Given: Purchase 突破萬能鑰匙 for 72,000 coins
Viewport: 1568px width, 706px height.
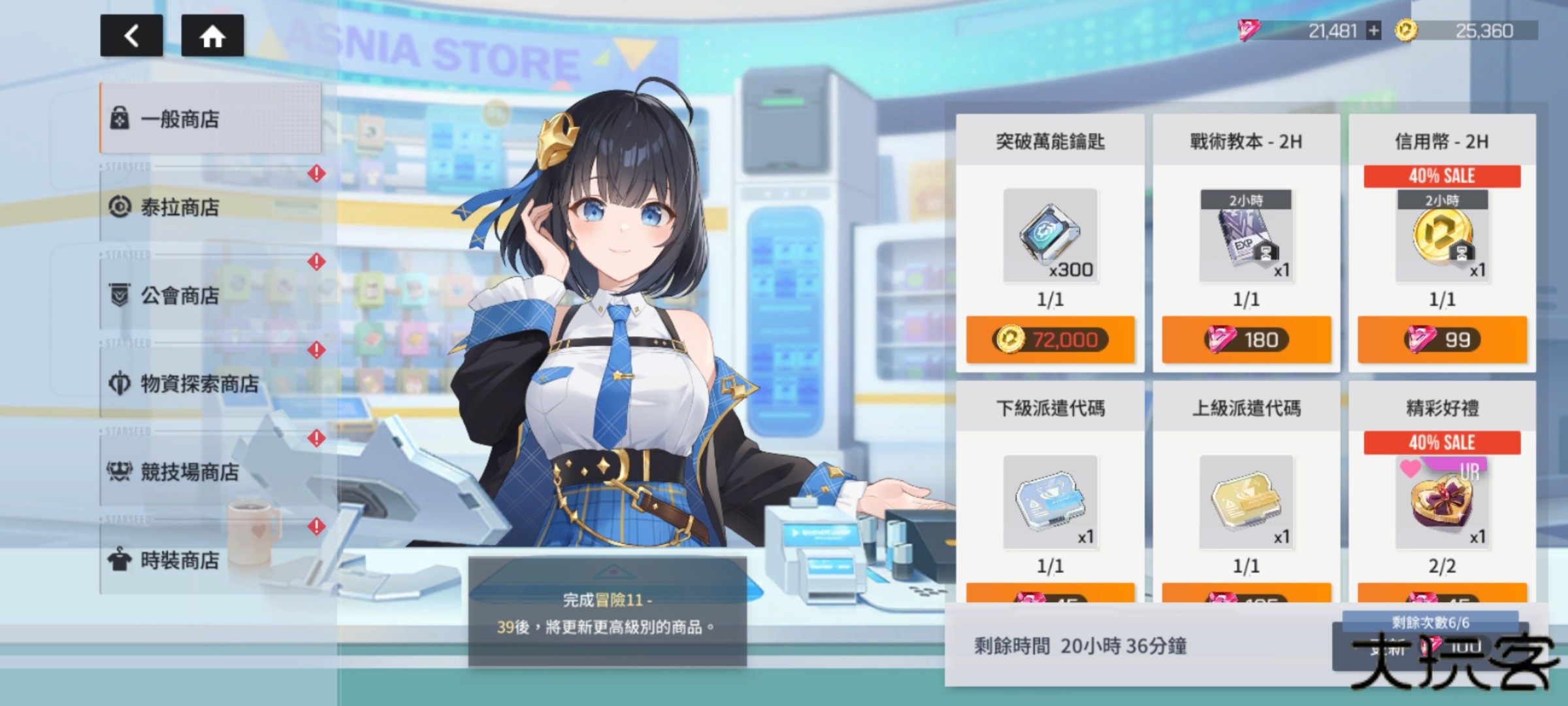Looking at the screenshot, I should 1052,340.
